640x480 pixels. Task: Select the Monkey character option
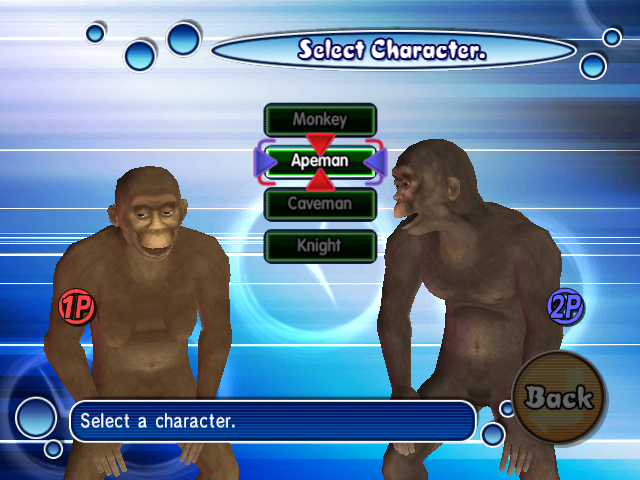click(x=320, y=119)
